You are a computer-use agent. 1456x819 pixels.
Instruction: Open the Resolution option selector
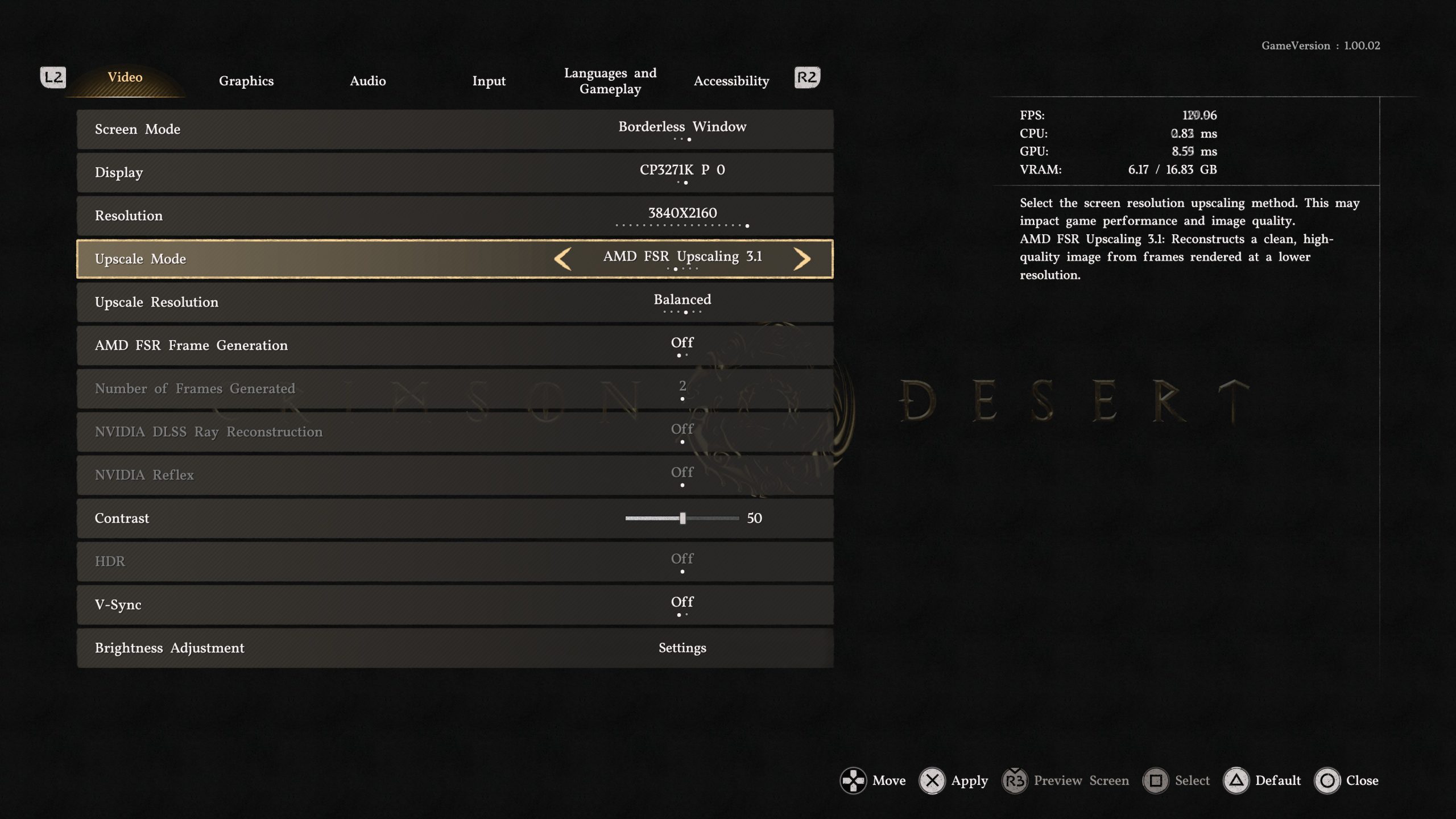(x=682, y=216)
